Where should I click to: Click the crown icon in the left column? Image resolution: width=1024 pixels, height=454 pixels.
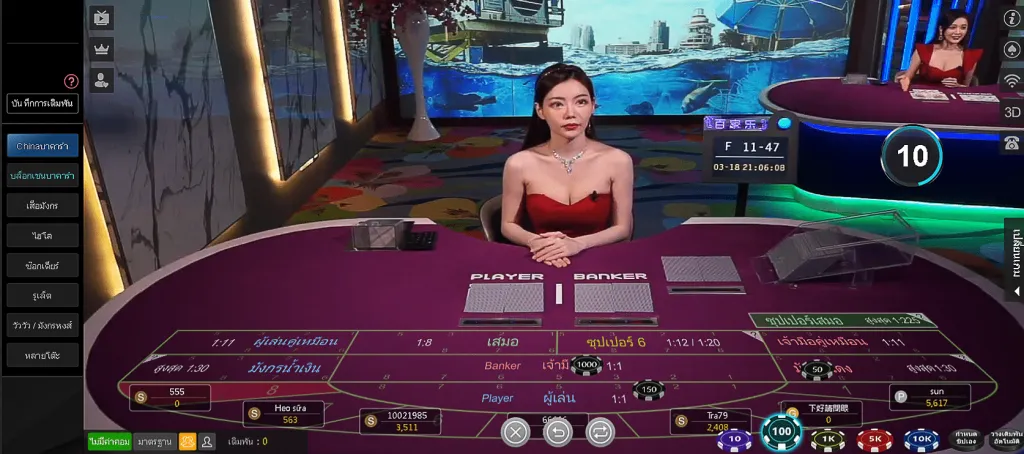[101, 49]
